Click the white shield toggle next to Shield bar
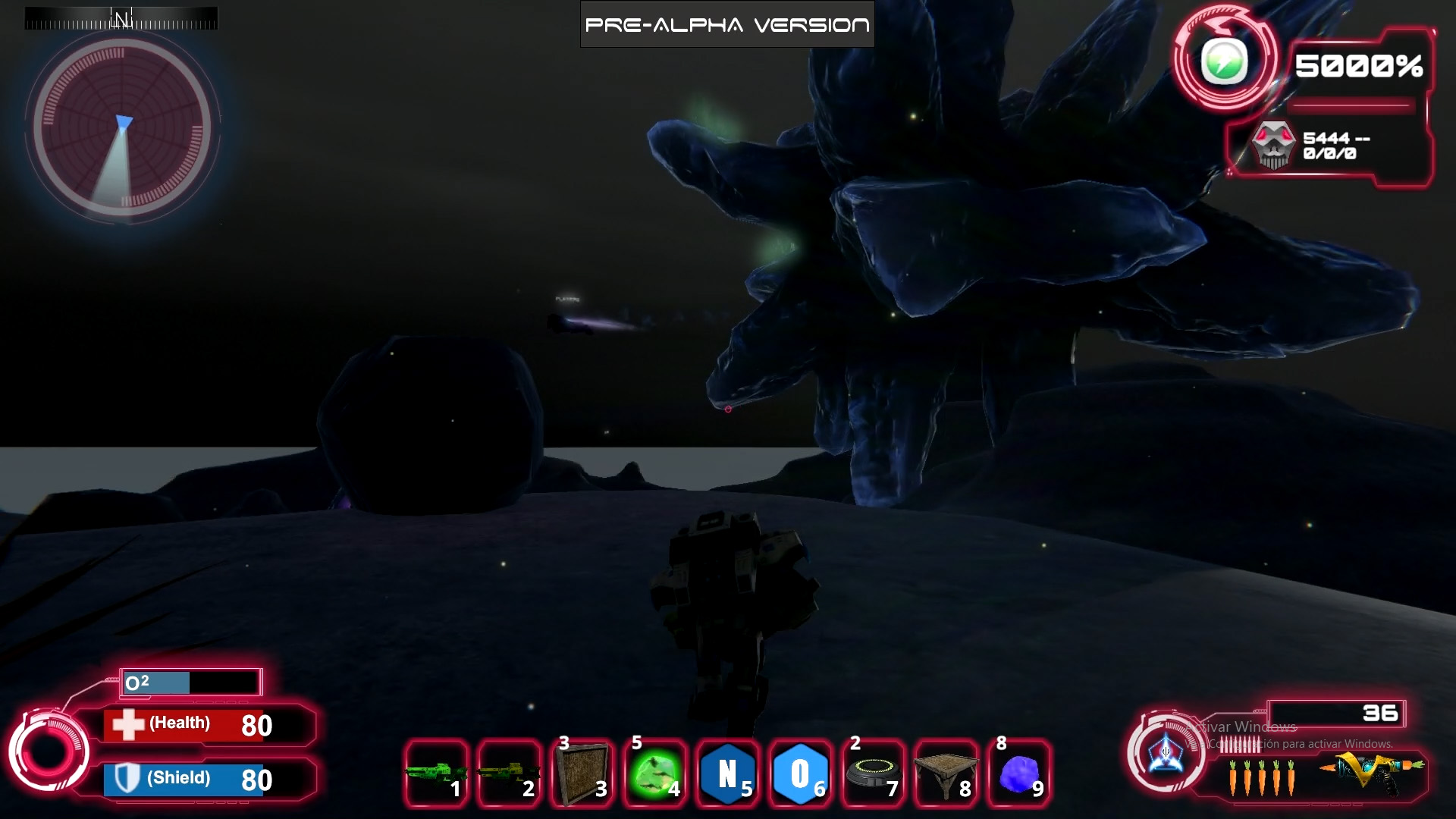Image resolution: width=1456 pixels, height=819 pixels. [x=129, y=778]
